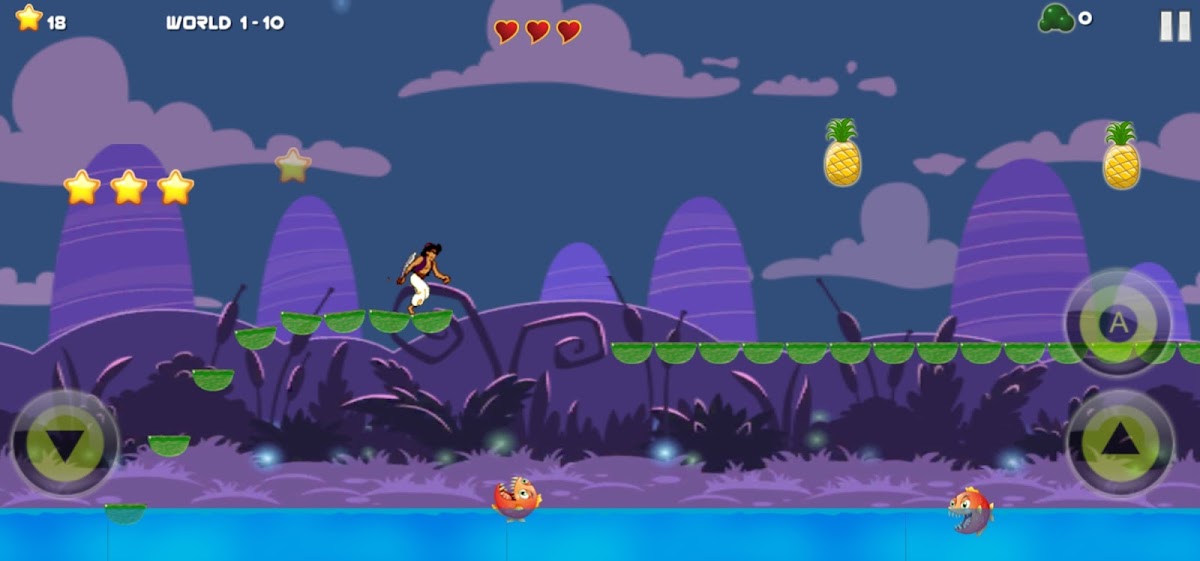Tap the round A action button
Screen dimensions: 1200x561
point(1118,323)
